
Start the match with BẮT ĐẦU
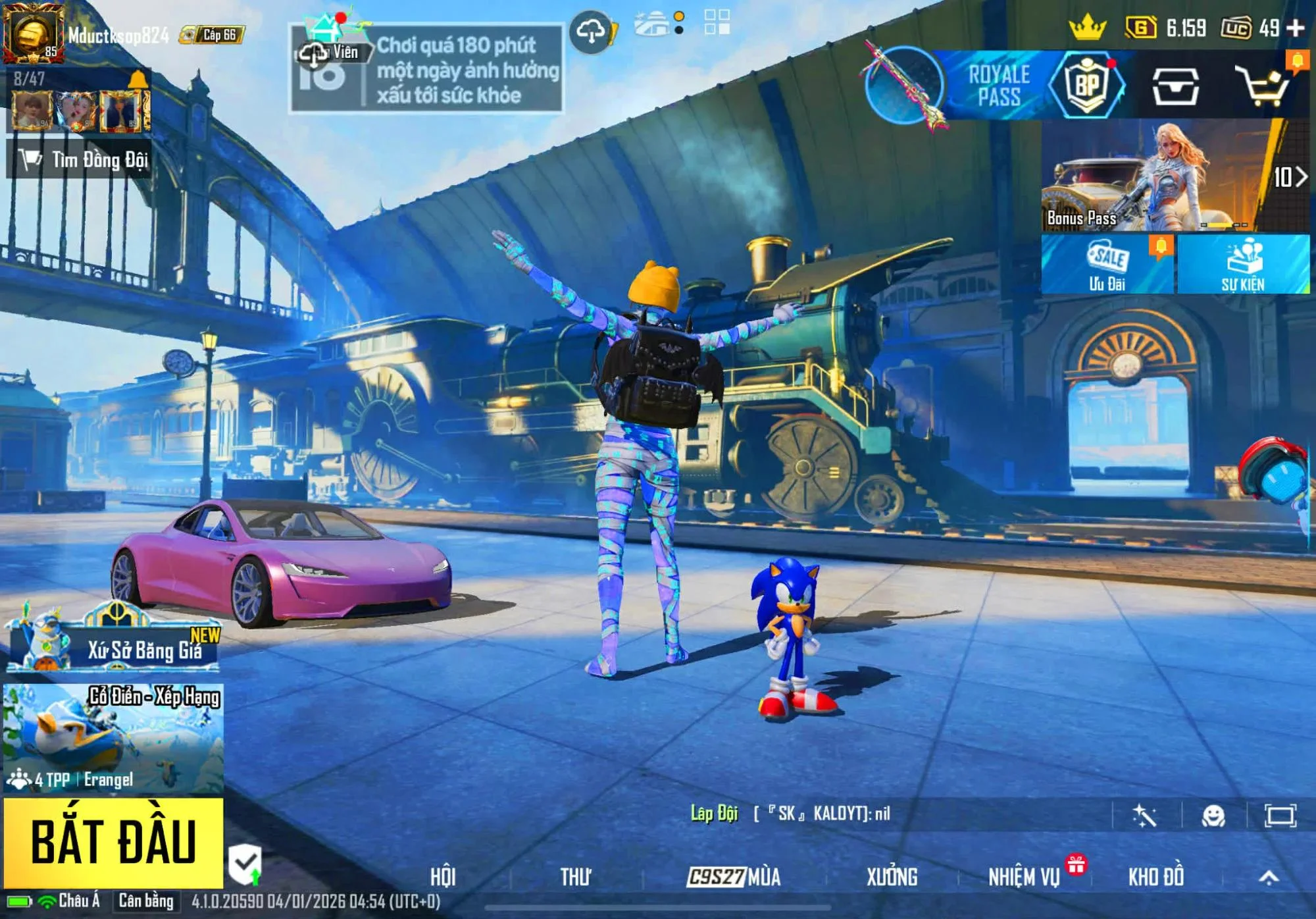pyautogui.click(x=113, y=842)
